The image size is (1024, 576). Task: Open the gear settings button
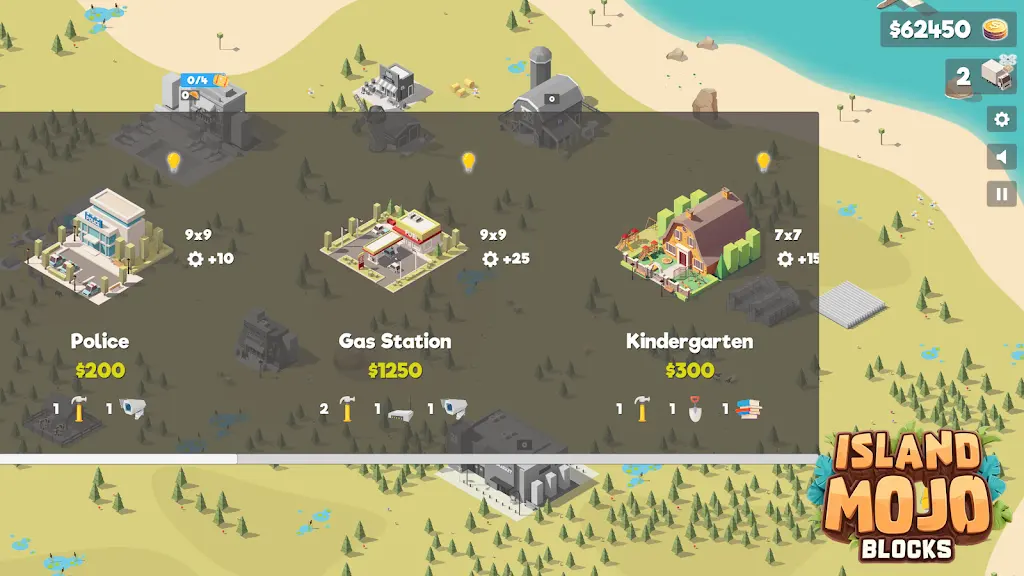pyautogui.click(x=1001, y=119)
